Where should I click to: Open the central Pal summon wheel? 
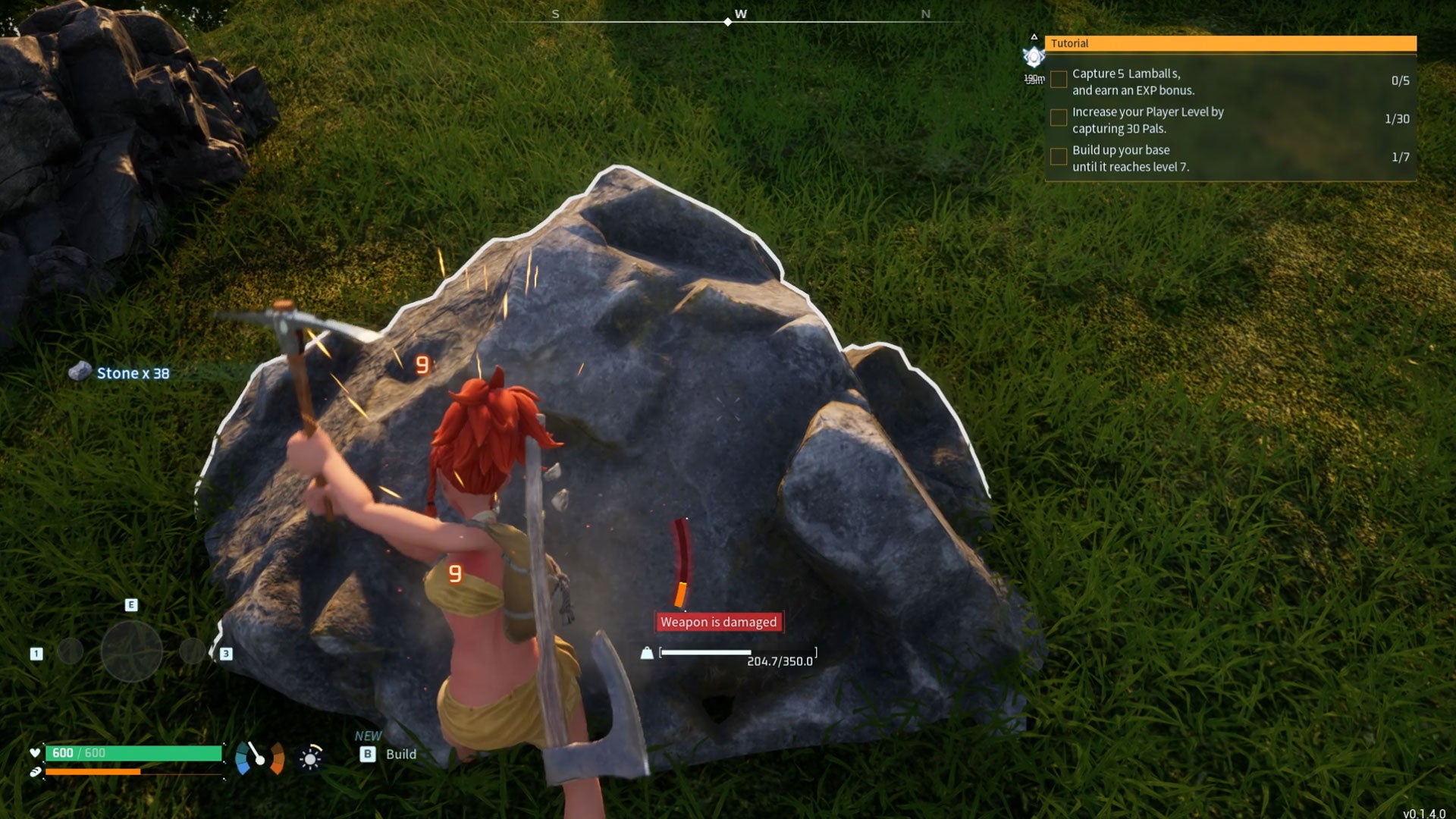[x=131, y=651]
